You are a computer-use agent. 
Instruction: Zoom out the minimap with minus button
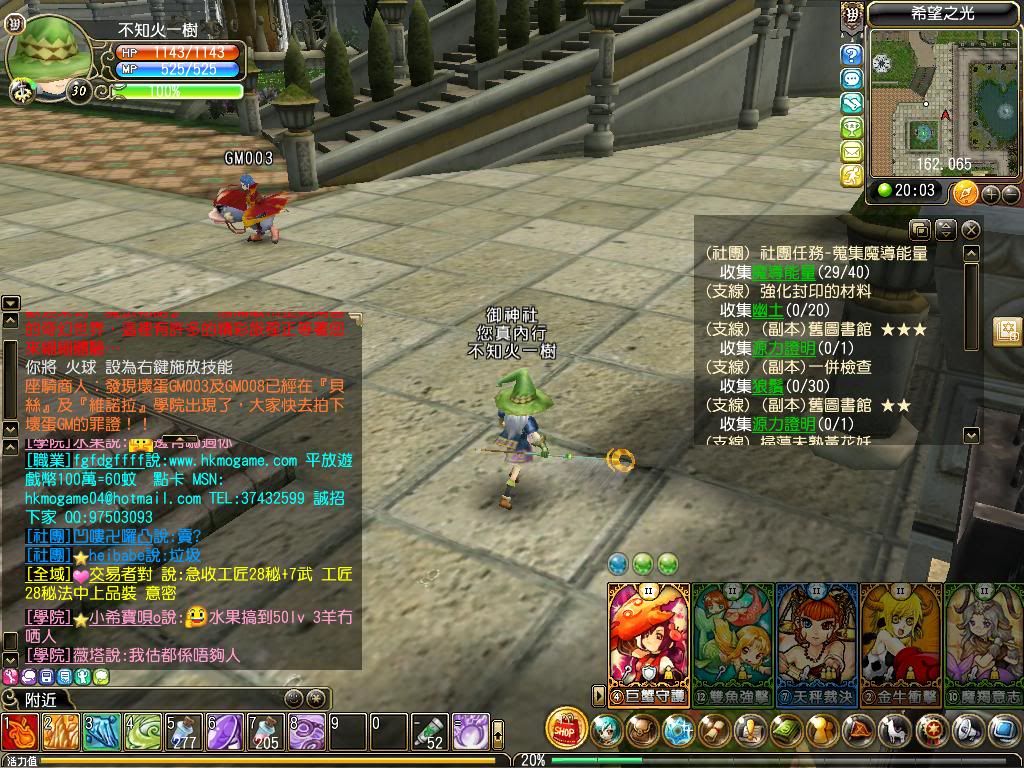(1010, 194)
